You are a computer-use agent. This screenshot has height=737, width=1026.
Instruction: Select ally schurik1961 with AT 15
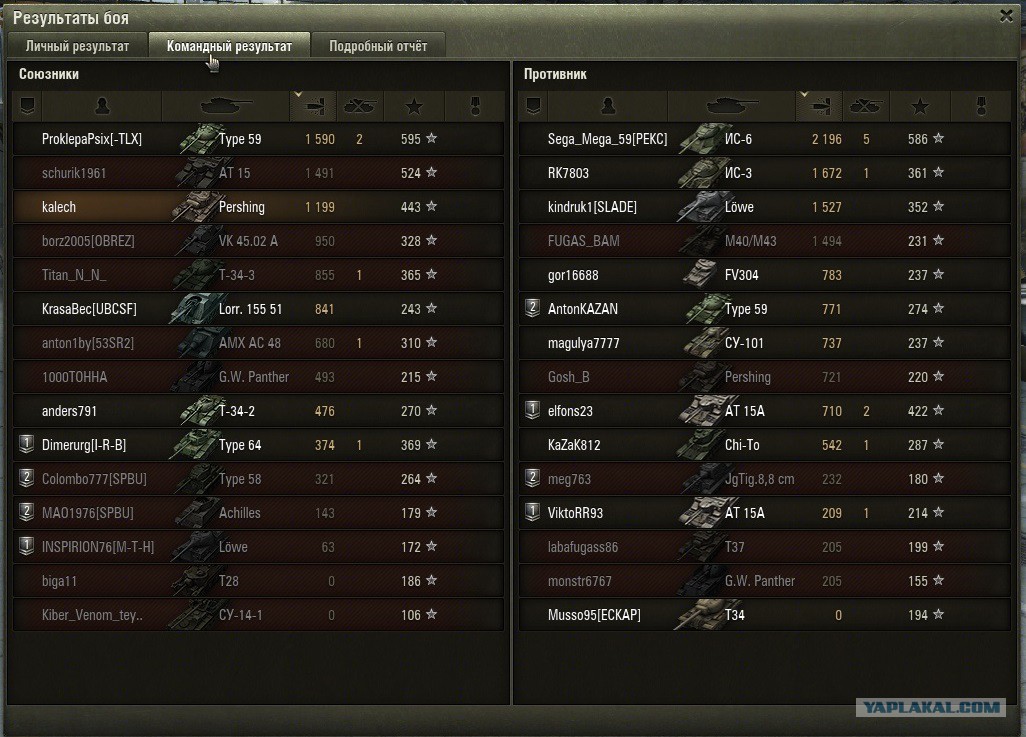tap(74, 173)
